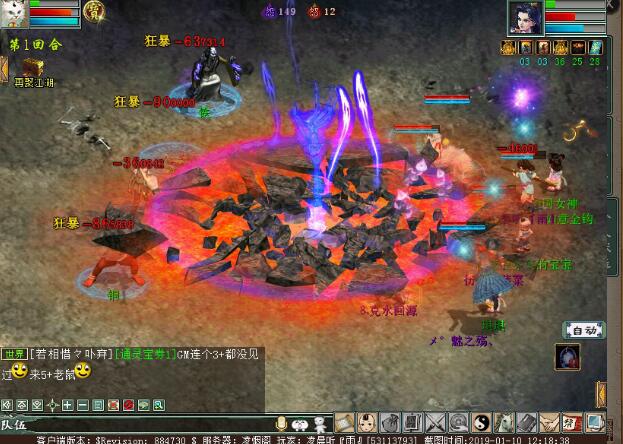
Task: Select the cyan card buff icon
Action: [596, 46]
